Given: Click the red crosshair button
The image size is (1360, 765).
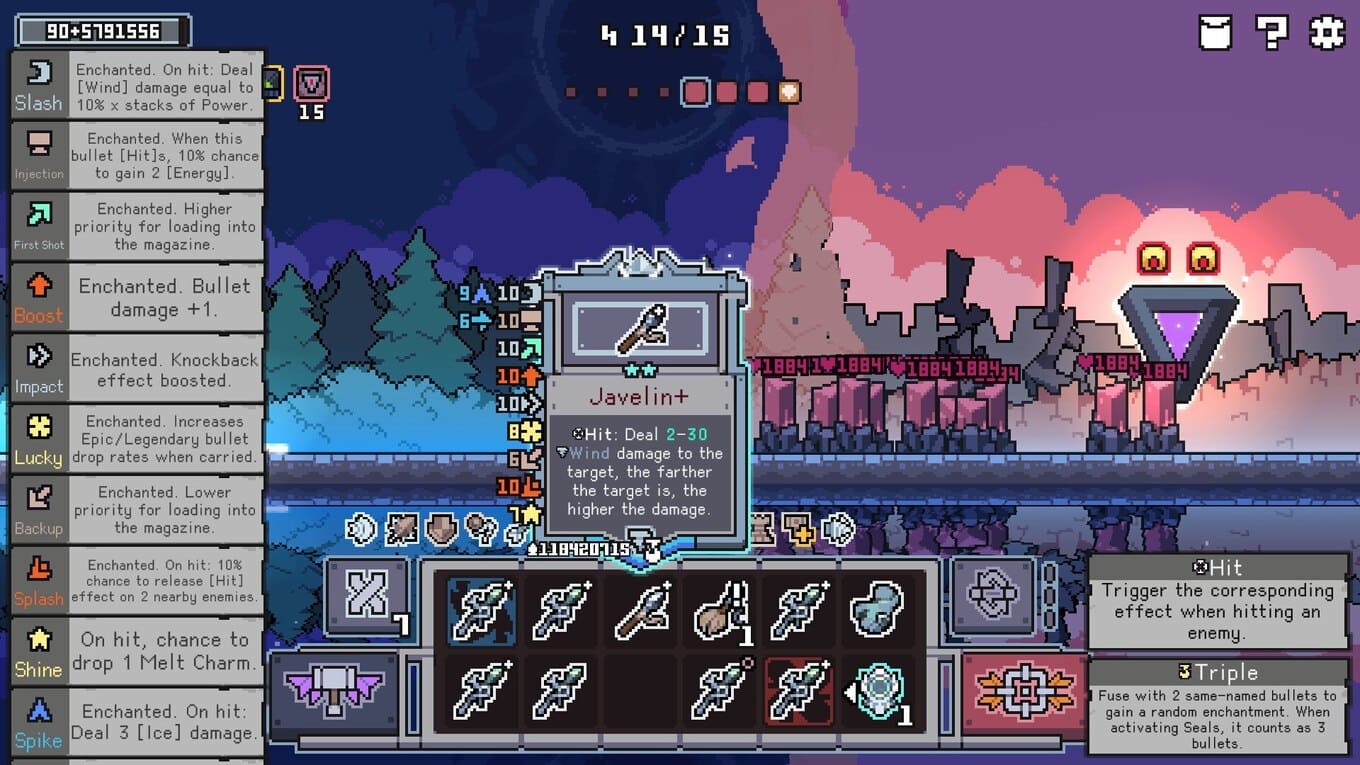Looking at the screenshot, I should pos(1023,692).
